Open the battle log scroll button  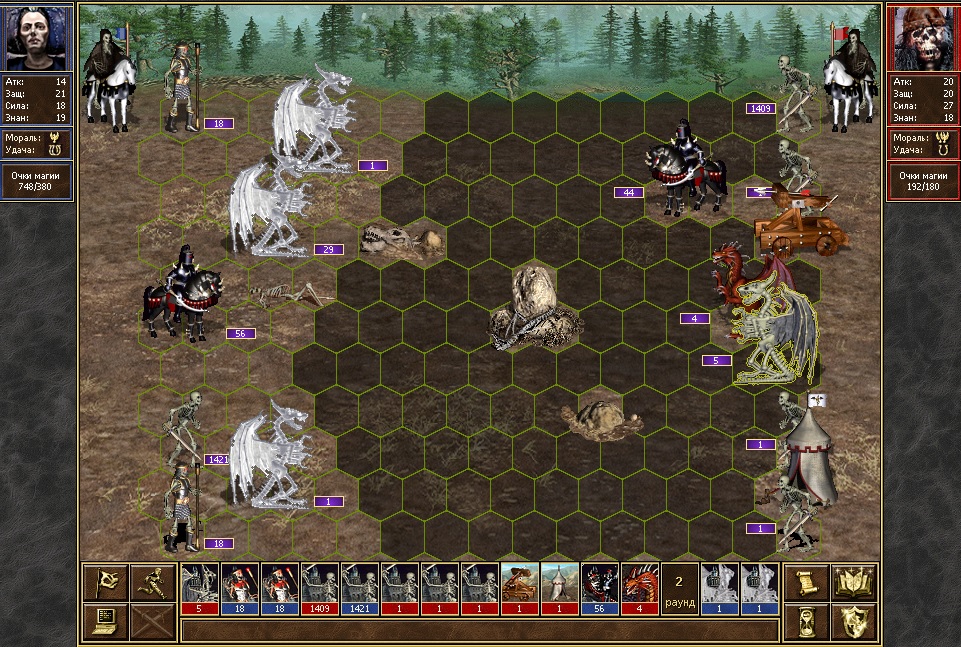(x=803, y=582)
